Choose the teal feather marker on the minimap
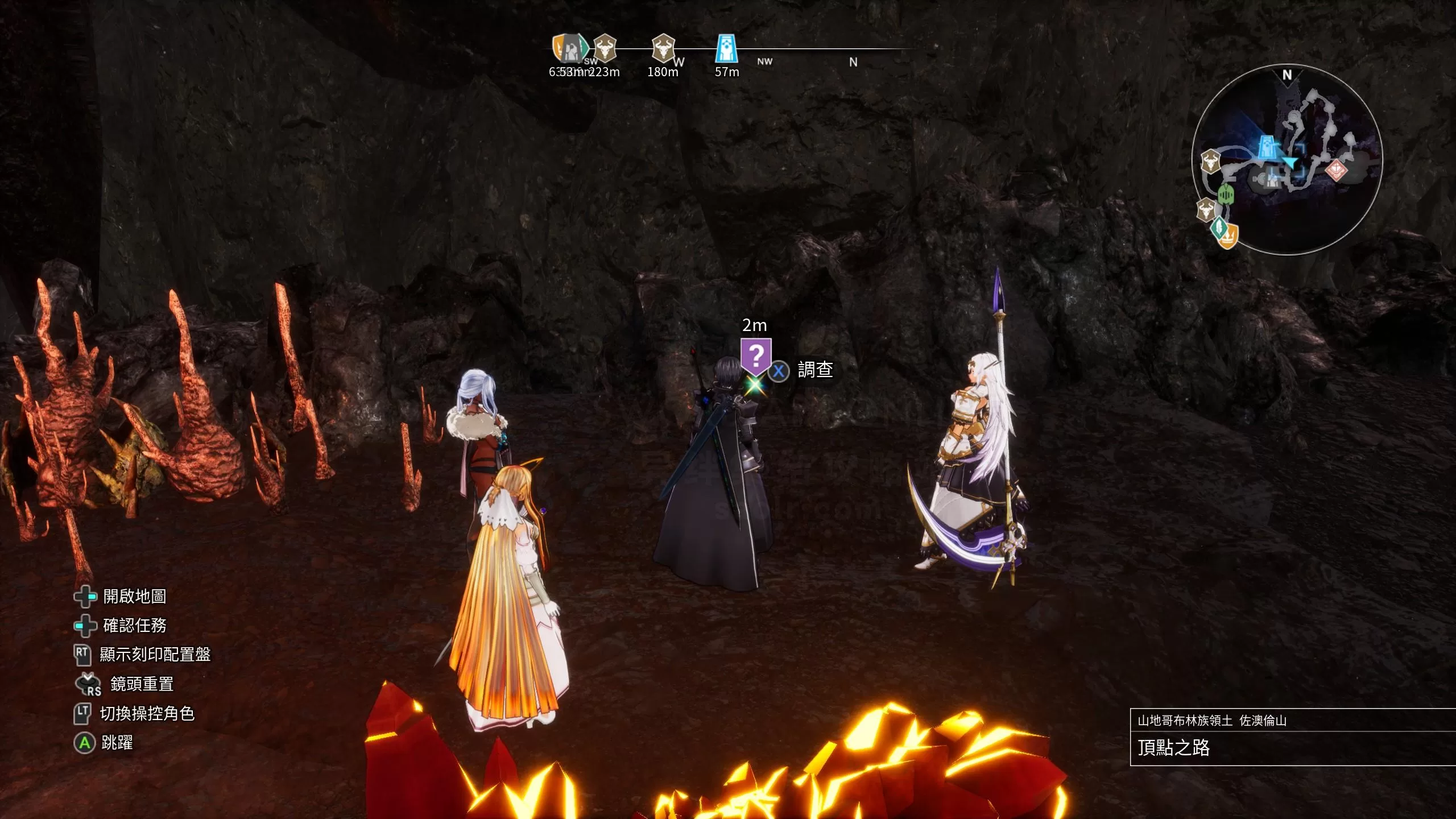Screen dimensions: 1456x819 click(x=1218, y=227)
